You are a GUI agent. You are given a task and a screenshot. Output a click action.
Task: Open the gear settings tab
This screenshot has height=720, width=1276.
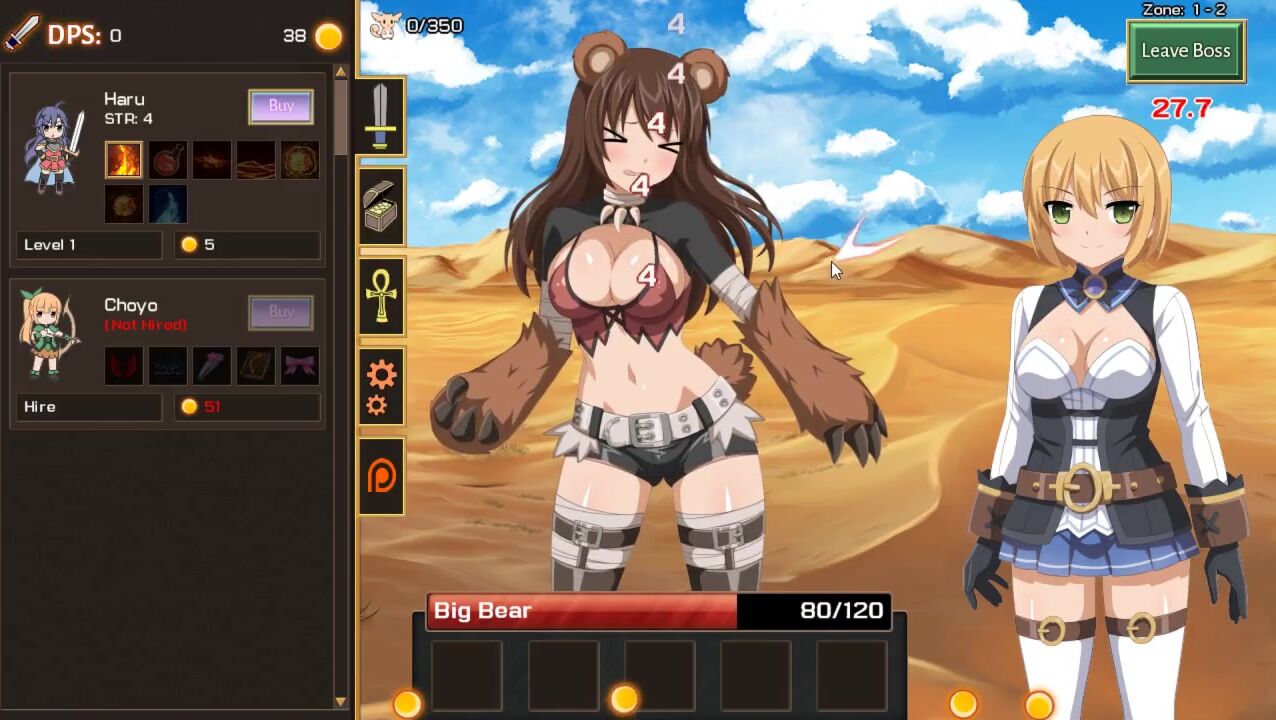(x=381, y=387)
